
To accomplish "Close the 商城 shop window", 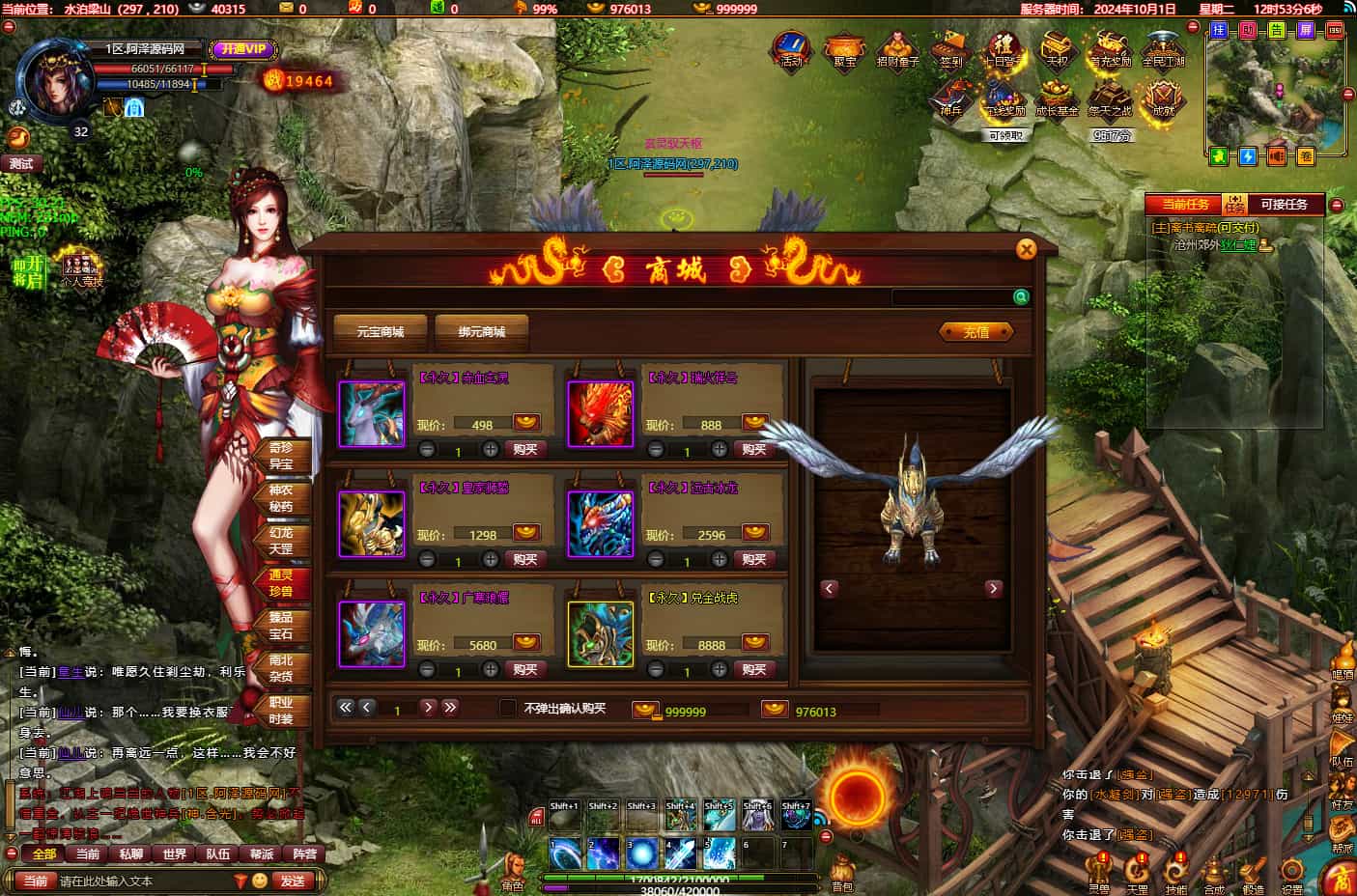I will pos(1026,250).
